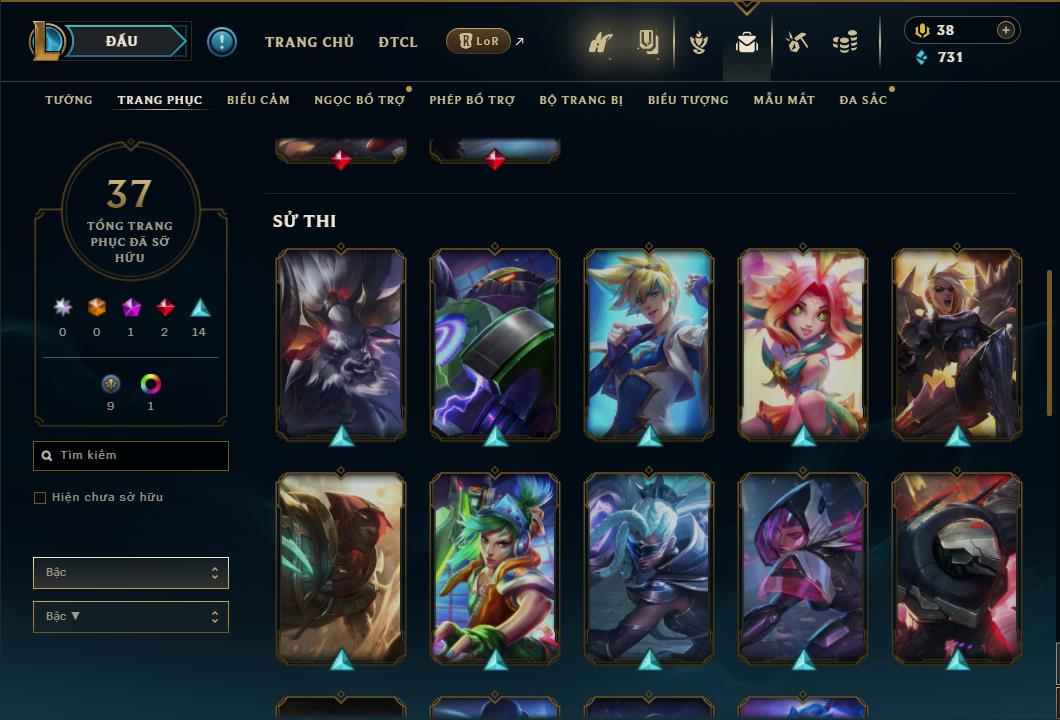Switch to the ĐA SẮC tab
This screenshot has height=720, width=1060.
pyautogui.click(x=863, y=100)
